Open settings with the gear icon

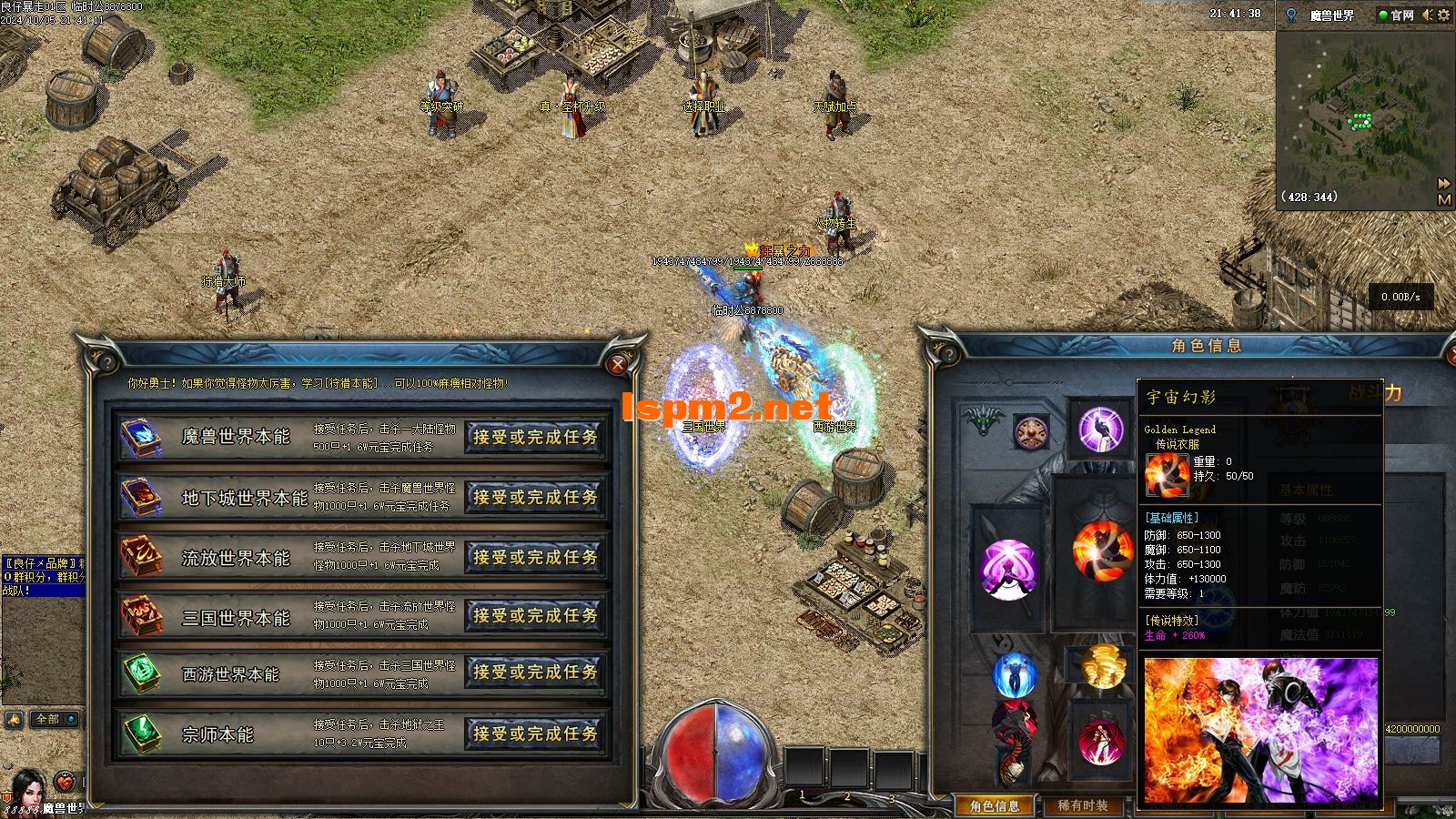click(x=1444, y=15)
